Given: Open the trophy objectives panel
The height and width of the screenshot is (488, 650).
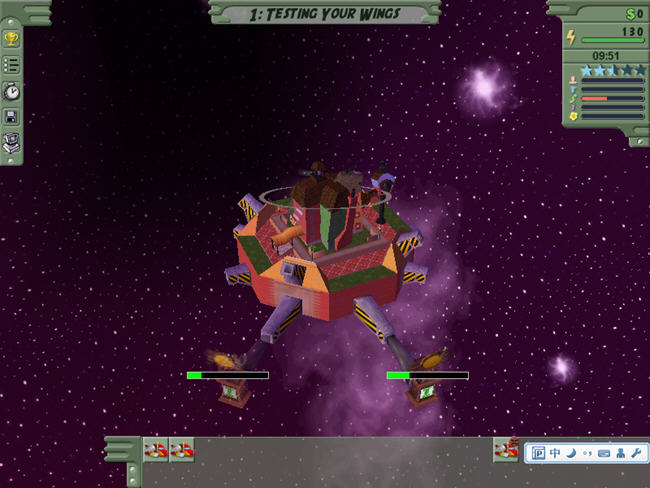Looking at the screenshot, I should tap(13, 40).
